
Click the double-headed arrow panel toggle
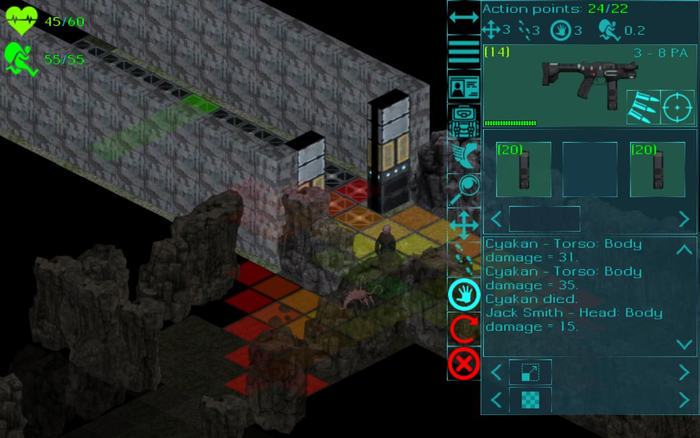pyautogui.click(x=464, y=17)
